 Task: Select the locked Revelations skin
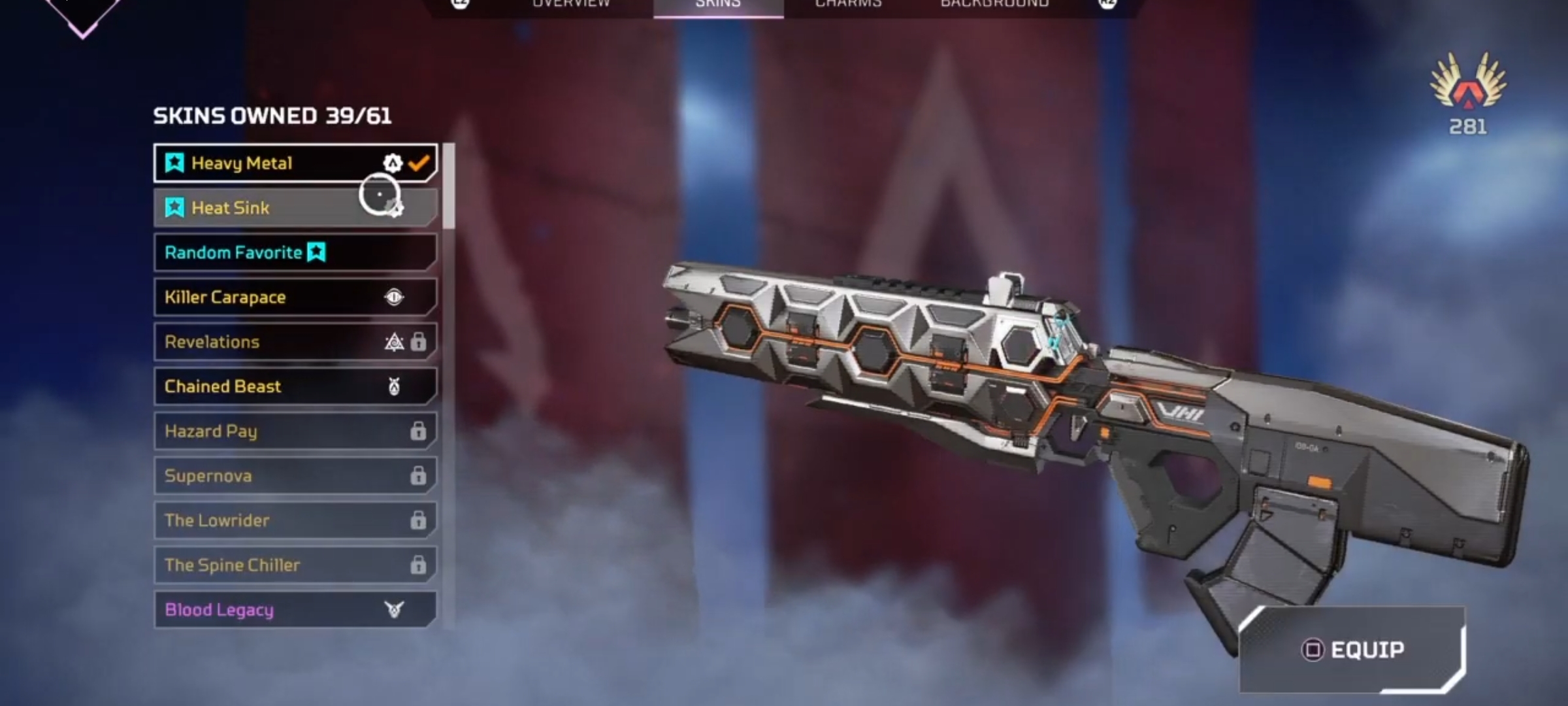294,342
